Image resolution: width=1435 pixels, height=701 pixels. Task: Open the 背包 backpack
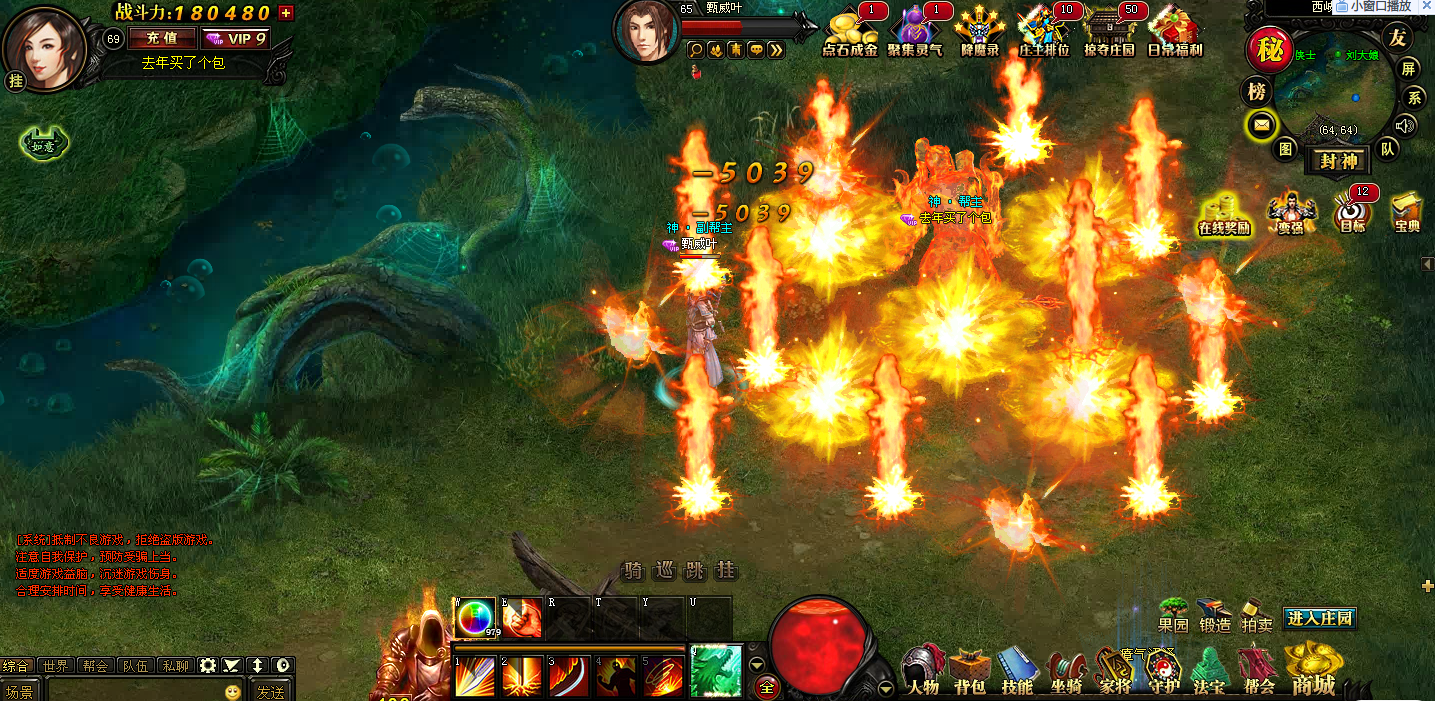tap(969, 671)
